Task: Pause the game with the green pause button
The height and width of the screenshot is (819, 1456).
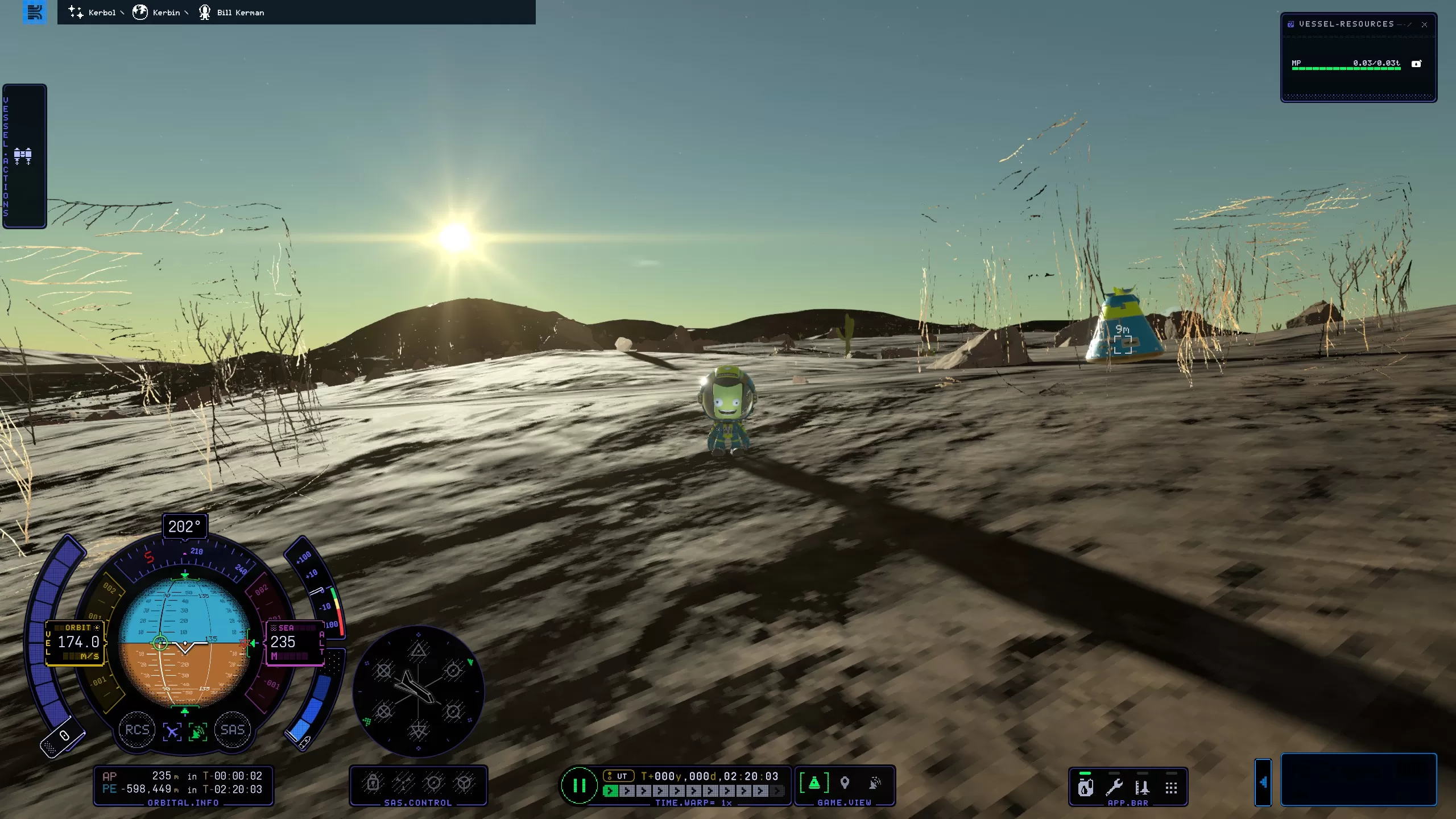Action: pyautogui.click(x=579, y=785)
